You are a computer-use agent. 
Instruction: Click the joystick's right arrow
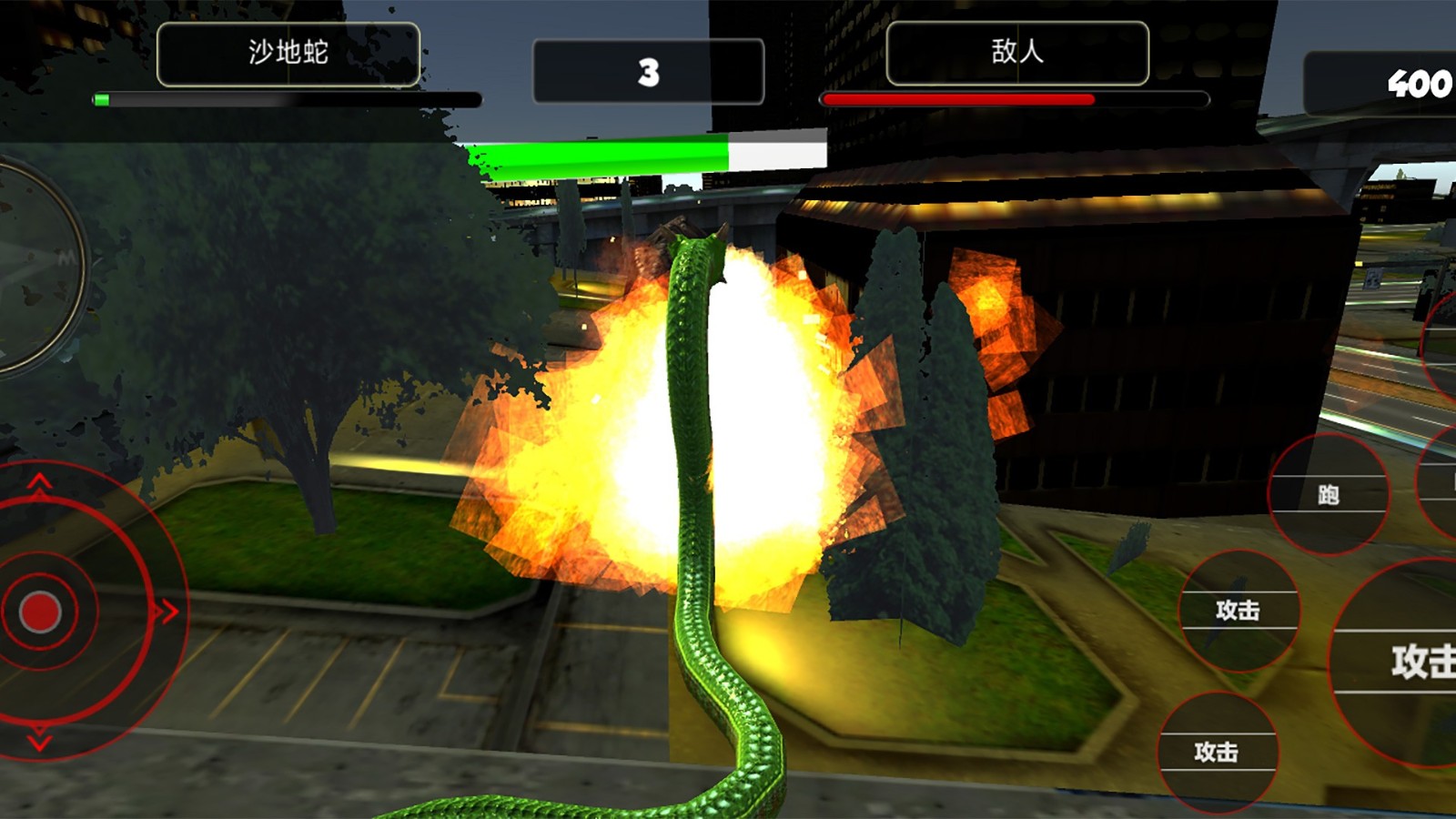167,612
